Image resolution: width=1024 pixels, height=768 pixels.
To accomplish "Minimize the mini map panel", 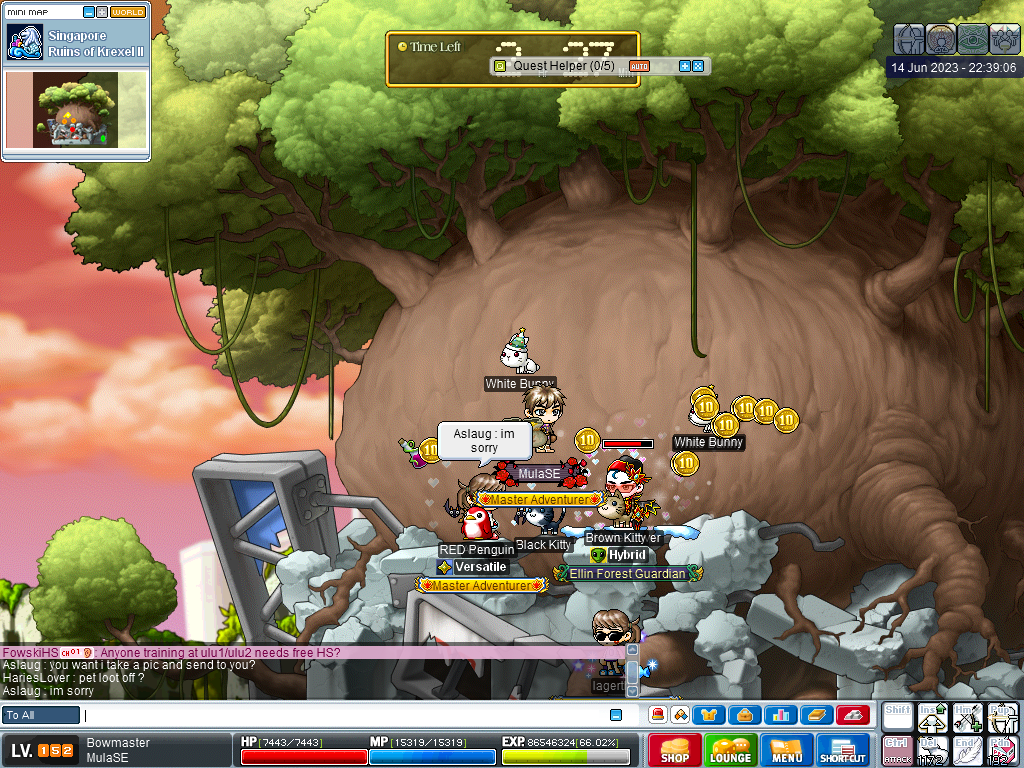I will coord(89,12).
